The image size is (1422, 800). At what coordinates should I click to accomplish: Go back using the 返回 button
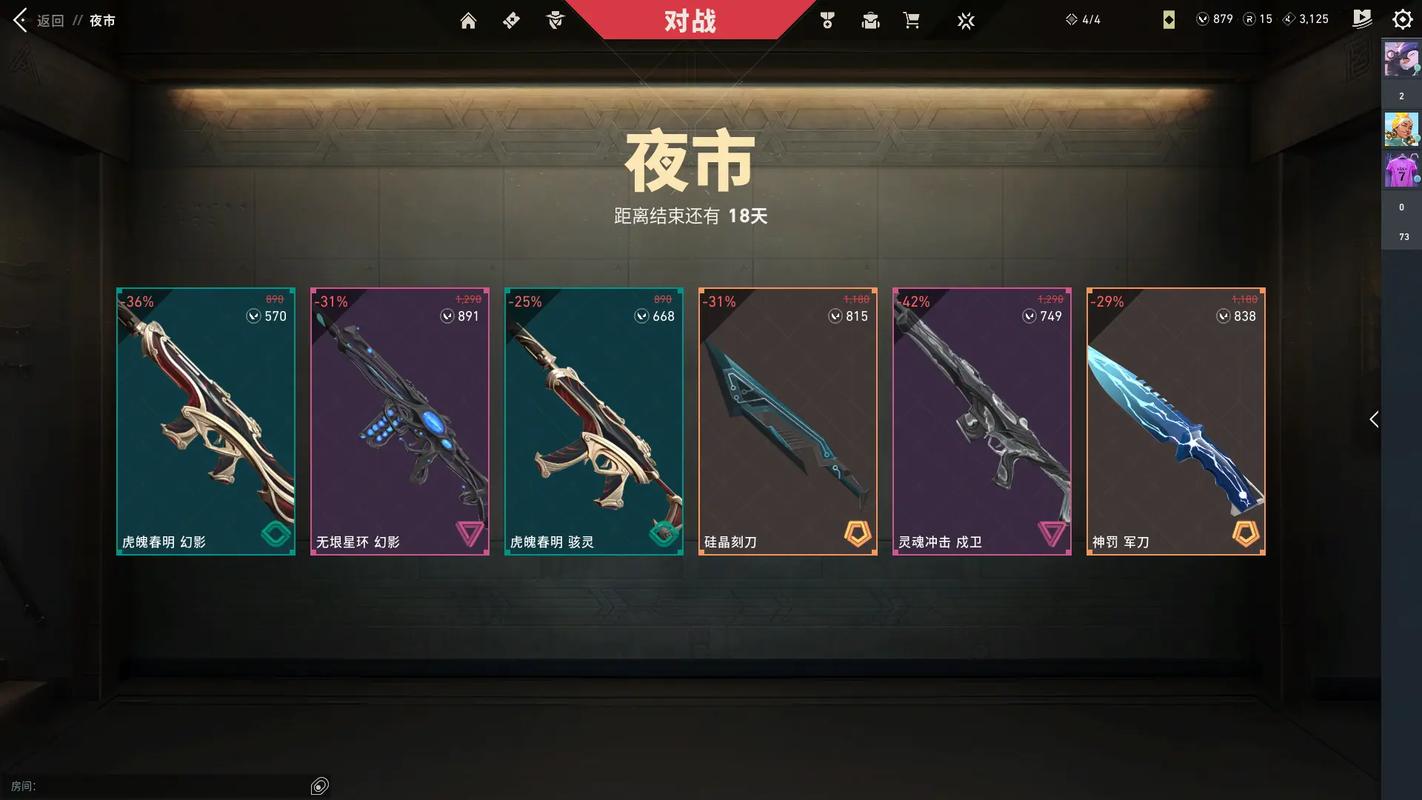point(38,20)
